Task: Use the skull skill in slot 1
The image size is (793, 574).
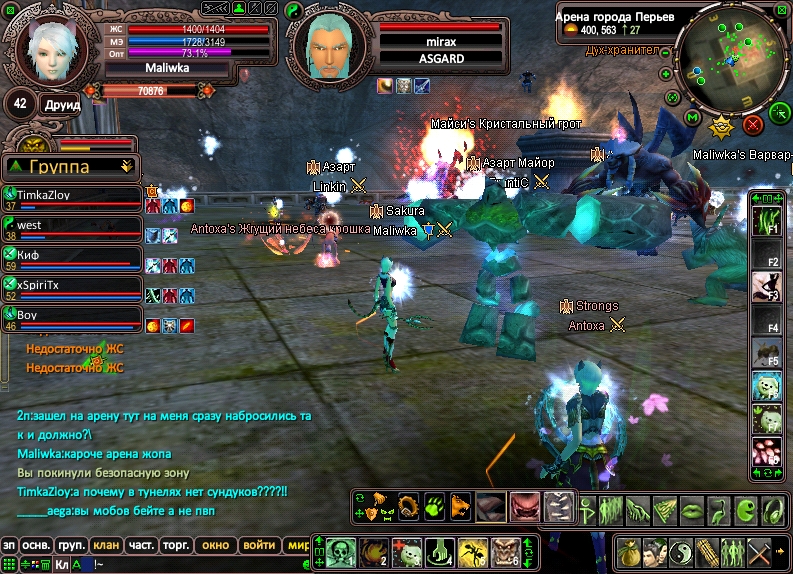Action: coord(342,551)
